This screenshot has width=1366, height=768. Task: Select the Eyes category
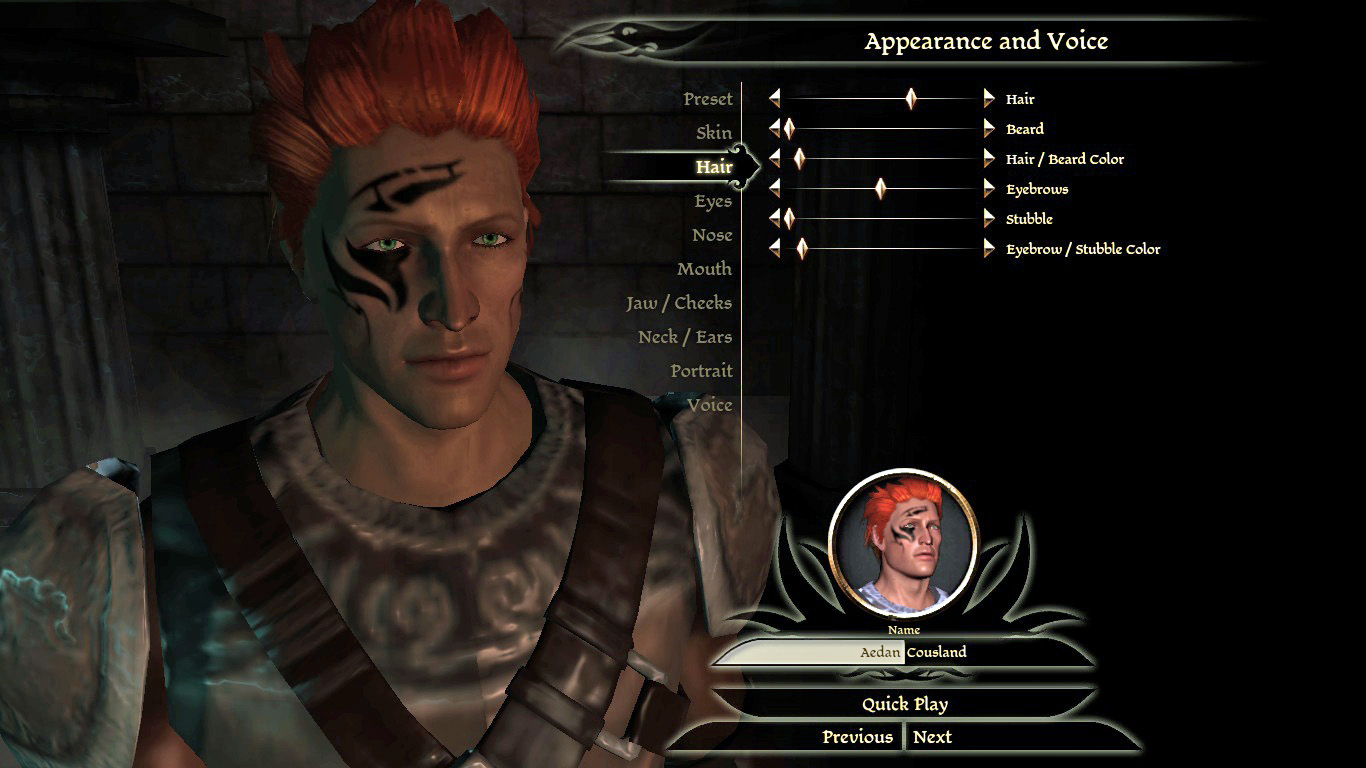click(x=713, y=201)
